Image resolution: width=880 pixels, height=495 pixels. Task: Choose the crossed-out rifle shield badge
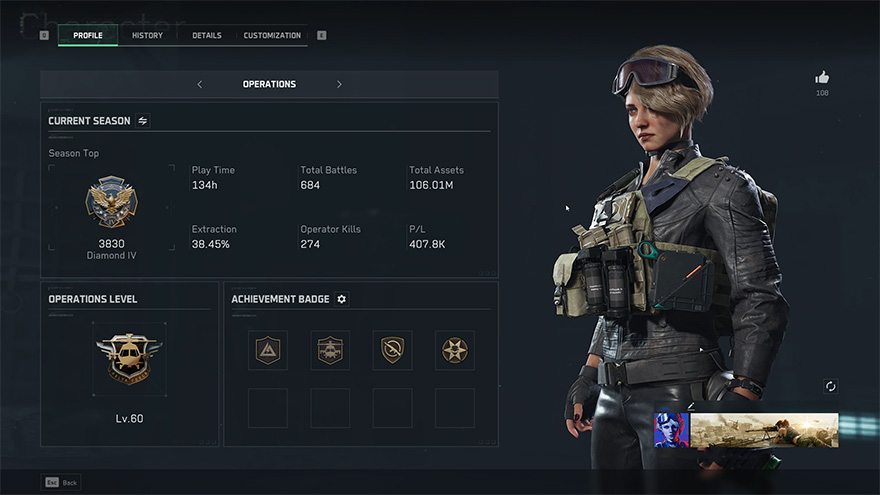pos(392,350)
